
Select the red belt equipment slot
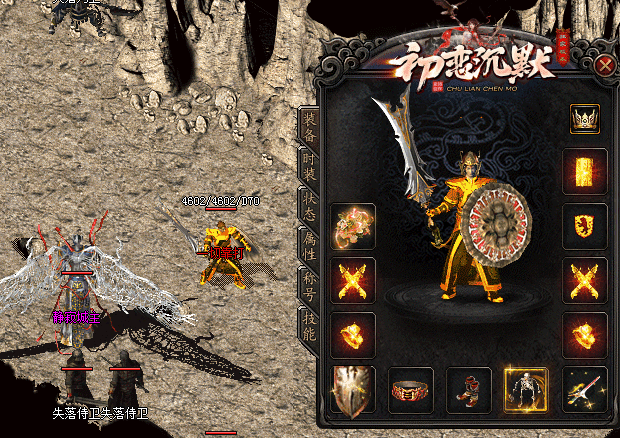(x=410, y=389)
